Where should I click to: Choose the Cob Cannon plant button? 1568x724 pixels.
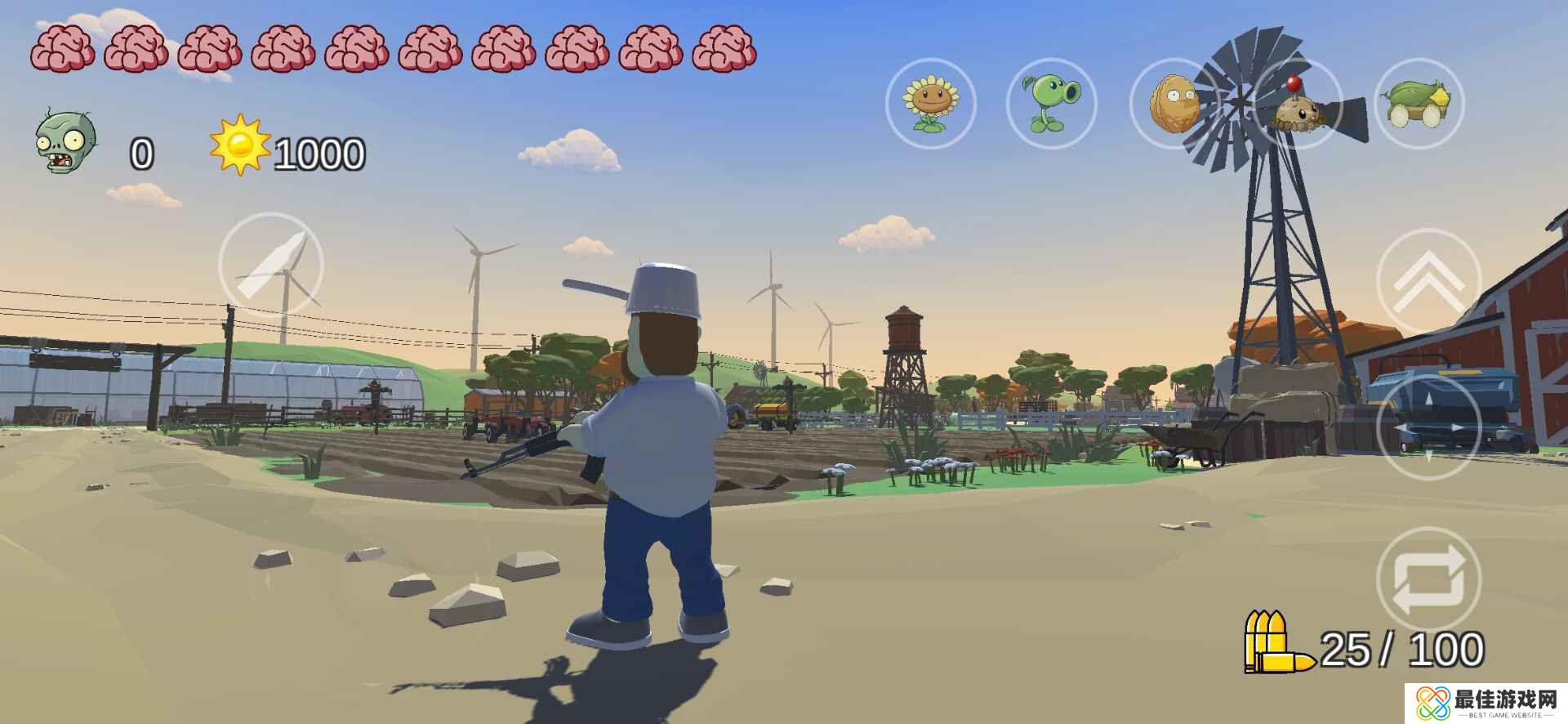(x=1419, y=104)
